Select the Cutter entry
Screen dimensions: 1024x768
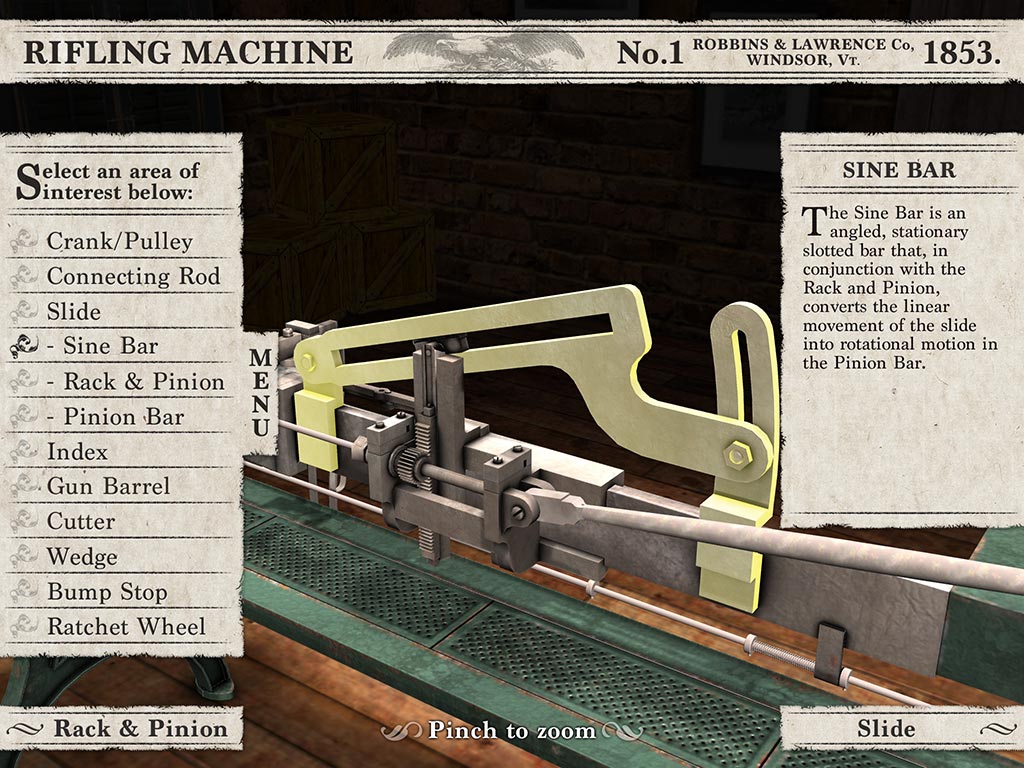81,521
